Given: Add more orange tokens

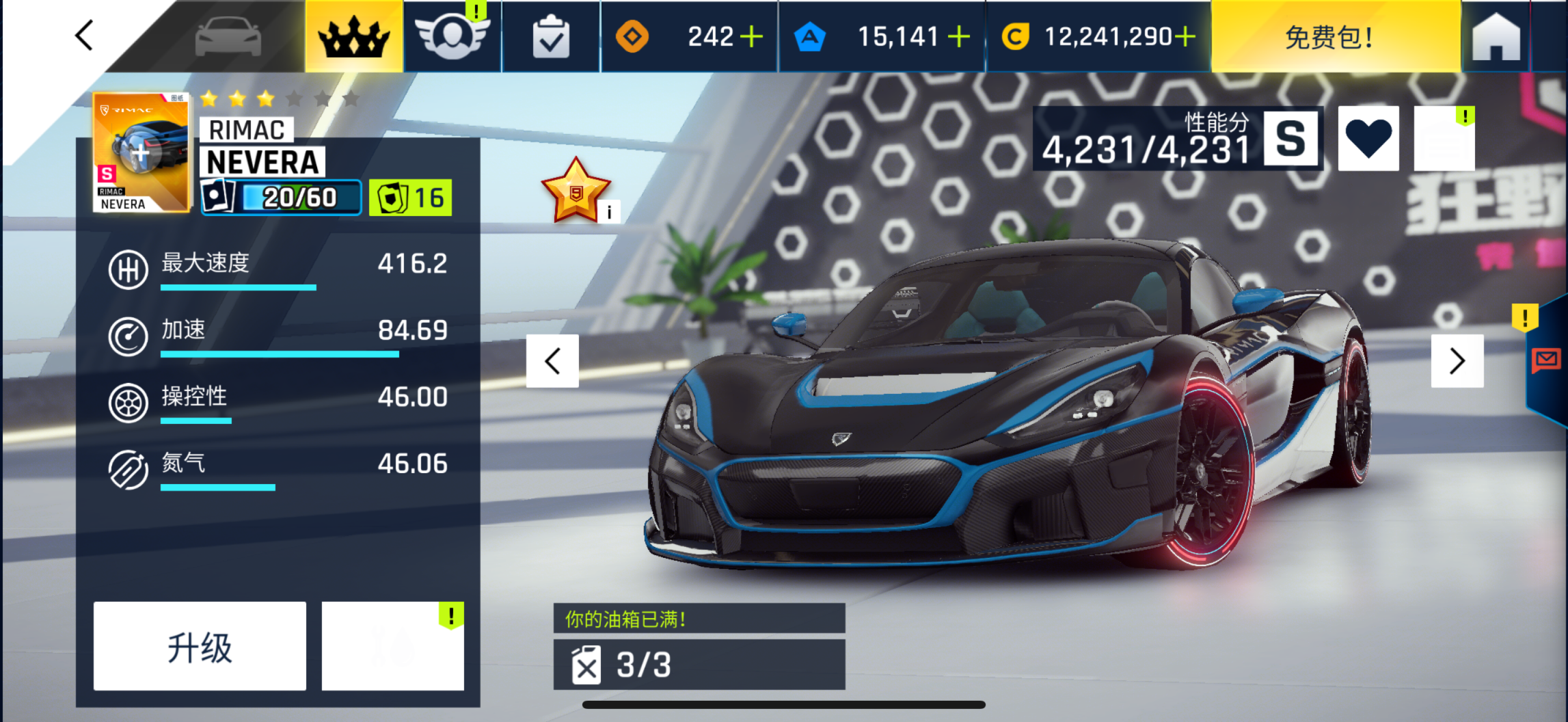Looking at the screenshot, I should click(752, 37).
